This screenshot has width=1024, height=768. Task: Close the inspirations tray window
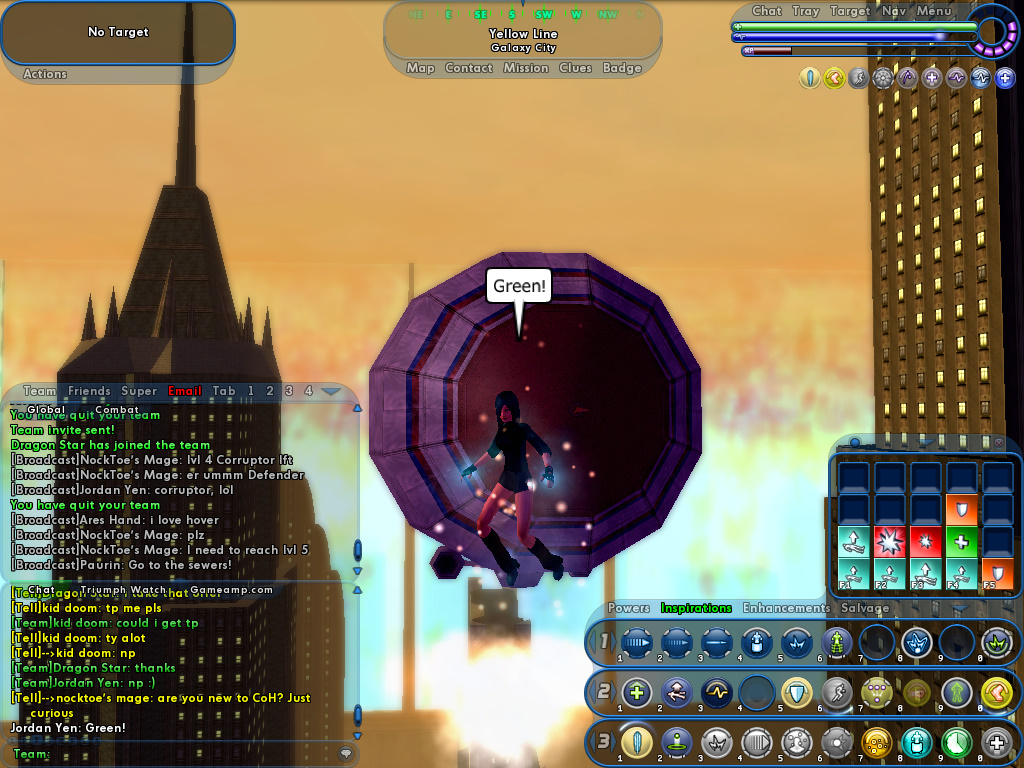click(x=998, y=442)
